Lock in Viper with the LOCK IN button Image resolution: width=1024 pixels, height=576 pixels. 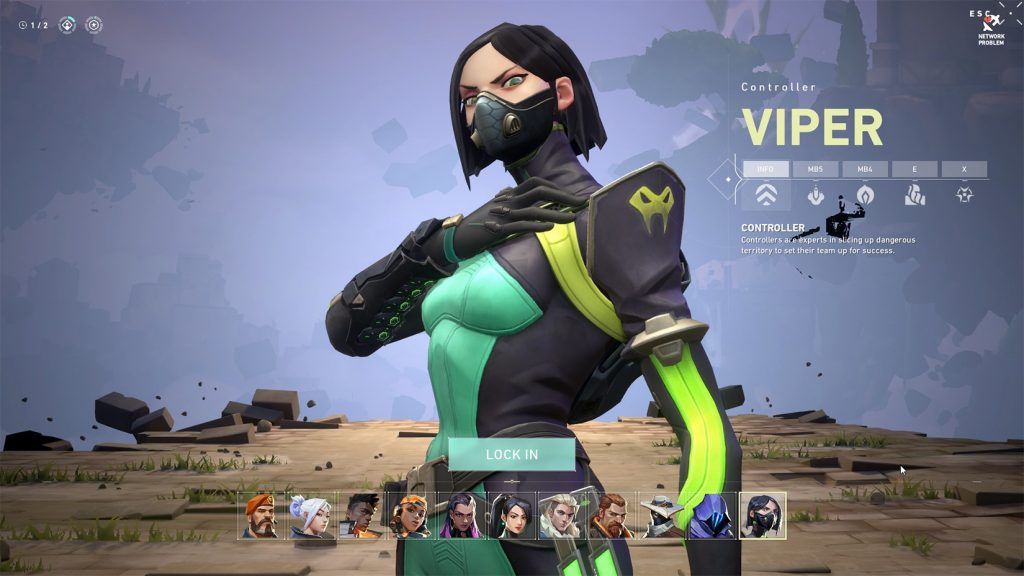point(511,454)
